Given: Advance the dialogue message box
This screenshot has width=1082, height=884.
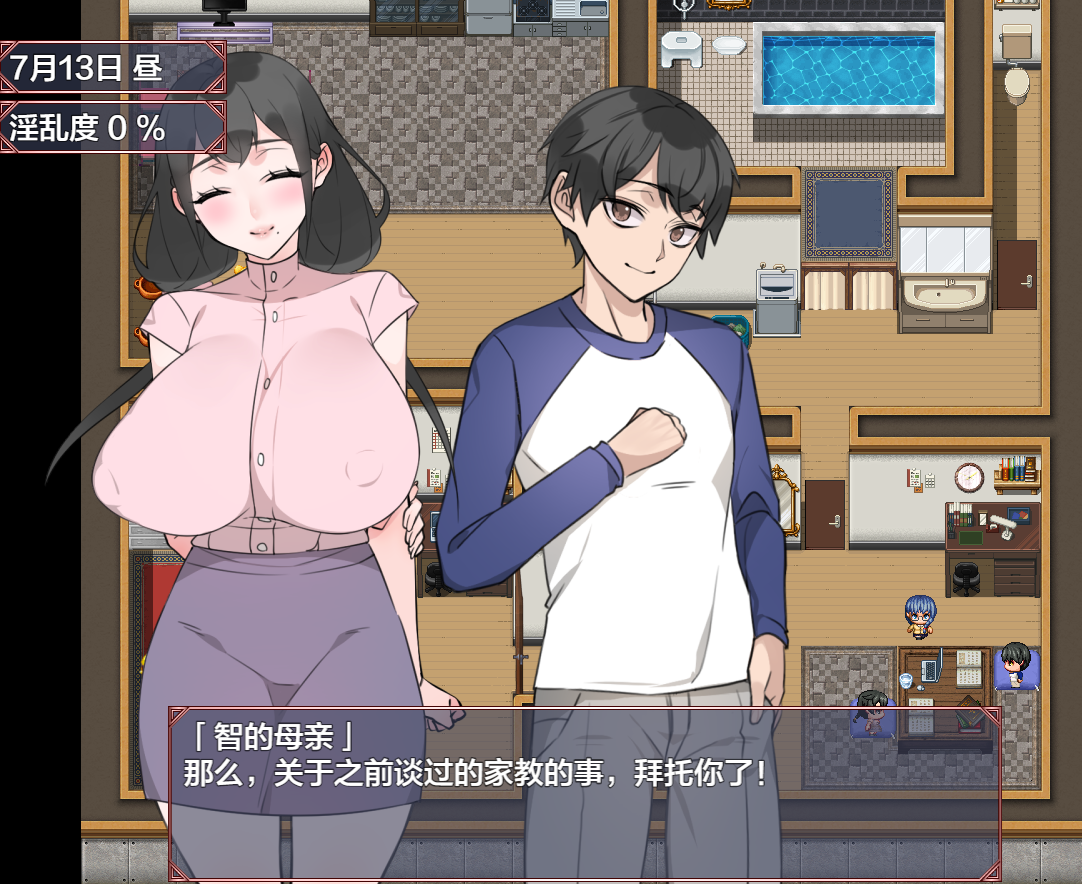Looking at the screenshot, I should pyautogui.click(x=584, y=792).
